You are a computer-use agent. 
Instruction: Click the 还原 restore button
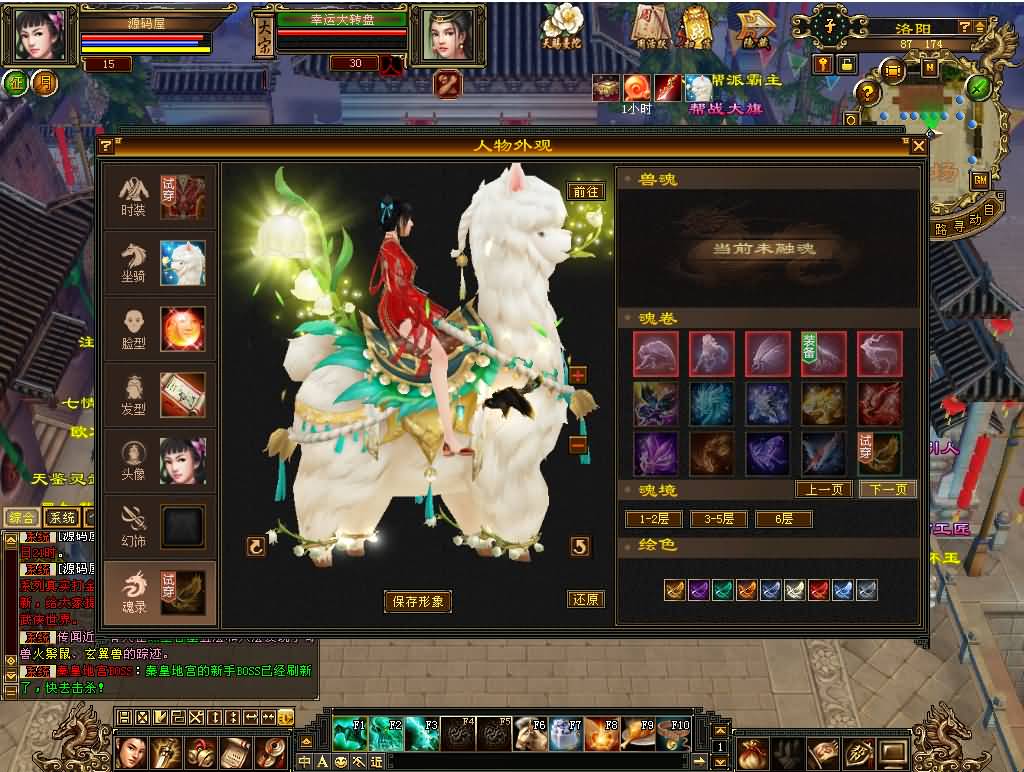pos(586,600)
